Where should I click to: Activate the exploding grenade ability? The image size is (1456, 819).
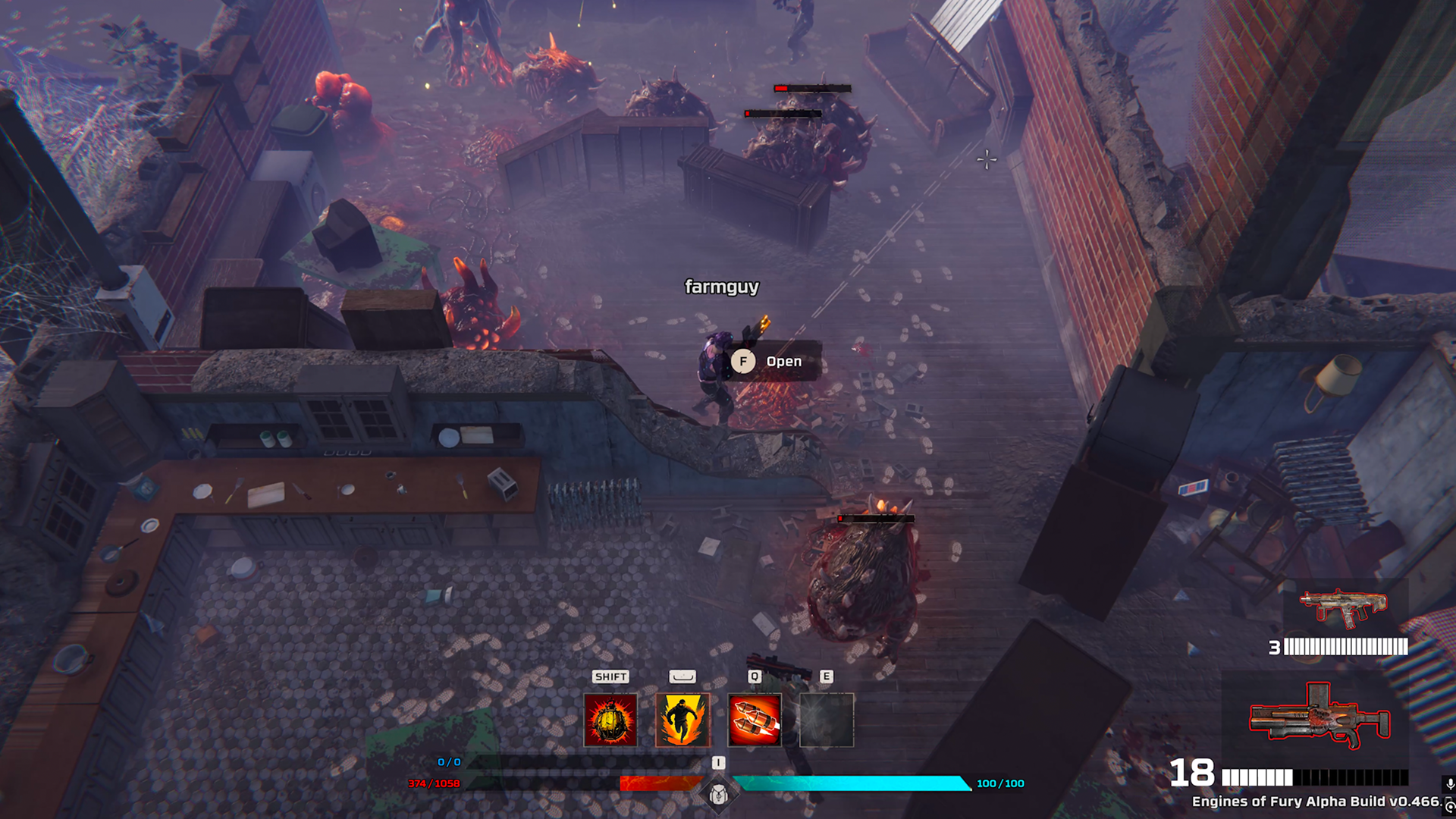[610, 720]
